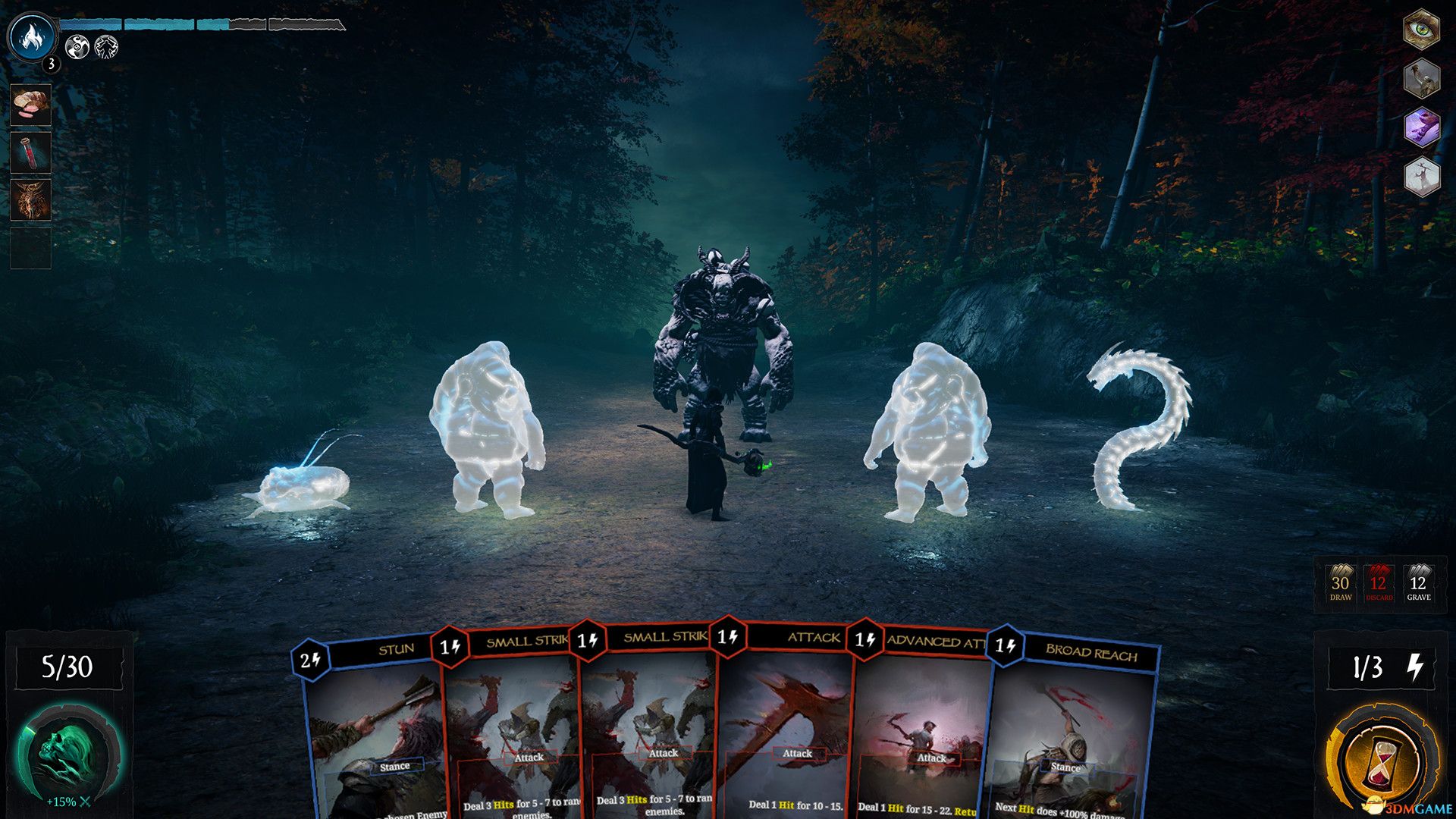Use the bread and meat food item
Image resolution: width=1456 pixels, height=819 pixels.
31,105
